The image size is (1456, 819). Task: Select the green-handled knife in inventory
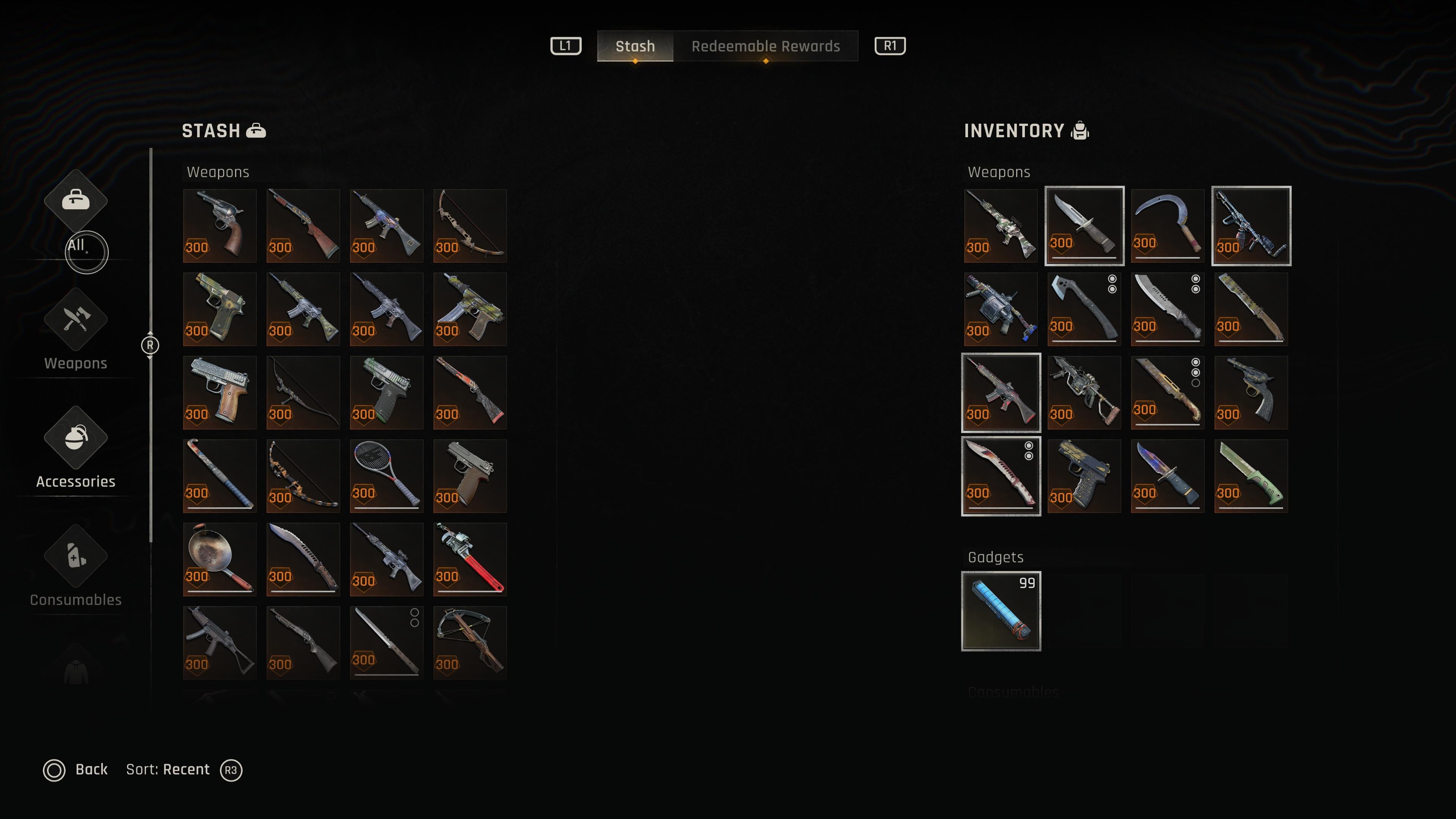point(1251,476)
